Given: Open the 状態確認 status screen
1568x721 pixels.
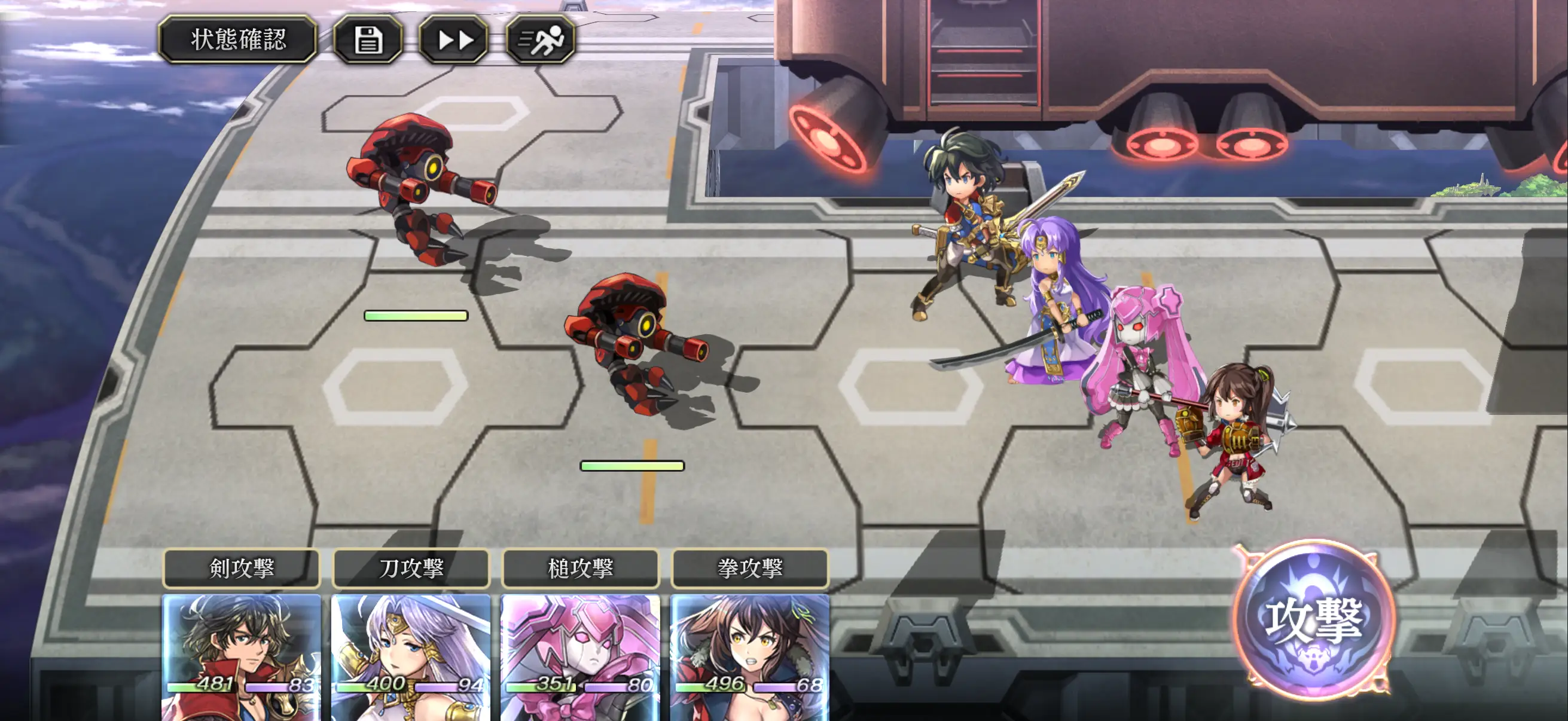Looking at the screenshot, I should point(237,39).
